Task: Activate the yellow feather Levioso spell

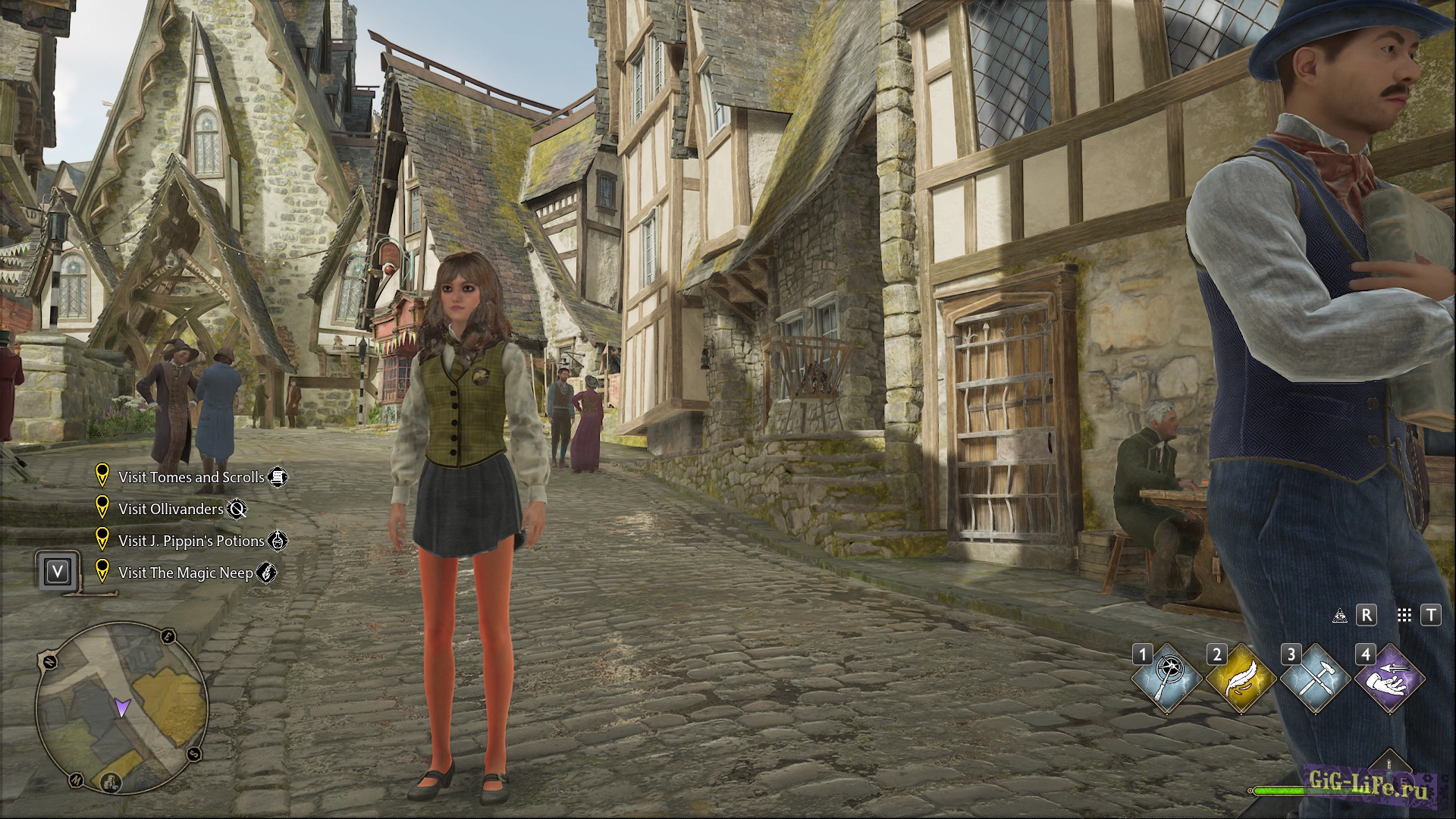Action: (x=1241, y=679)
